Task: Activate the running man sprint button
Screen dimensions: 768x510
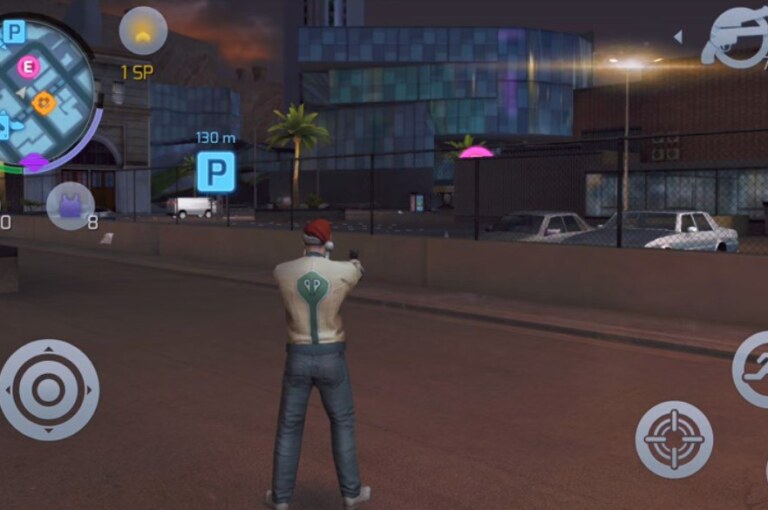Action: [753, 369]
